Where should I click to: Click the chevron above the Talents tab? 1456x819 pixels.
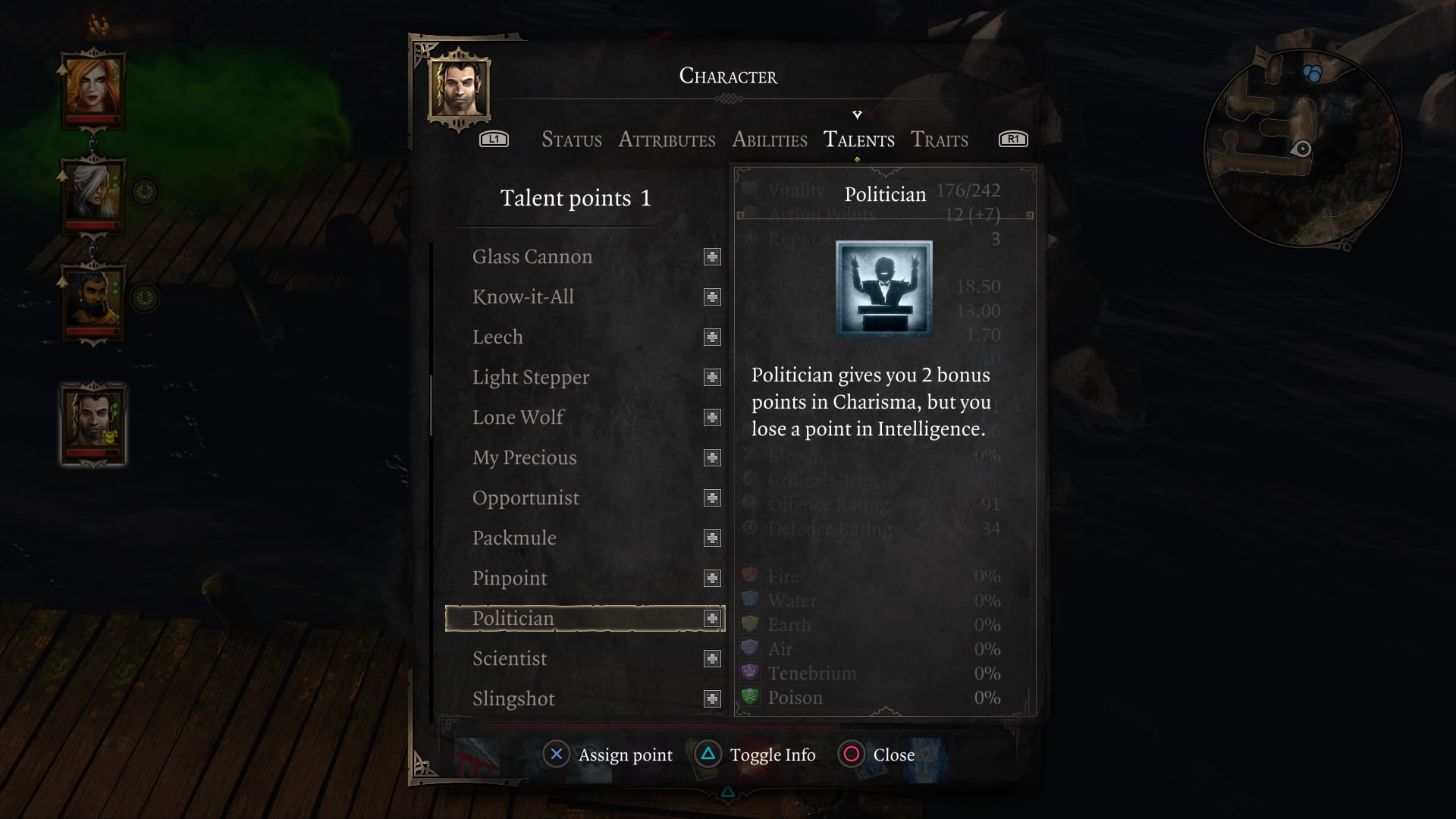[857, 115]
